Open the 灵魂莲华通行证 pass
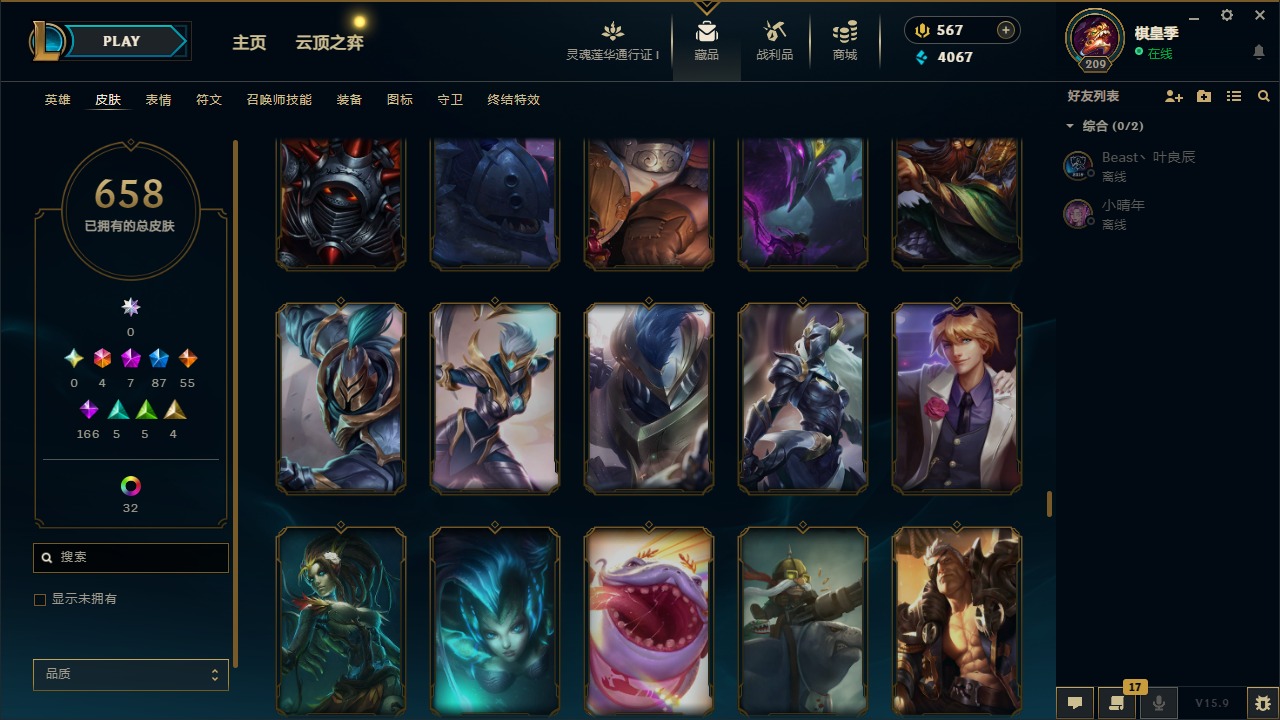1280x720 pixels. [x=613, y=41]
